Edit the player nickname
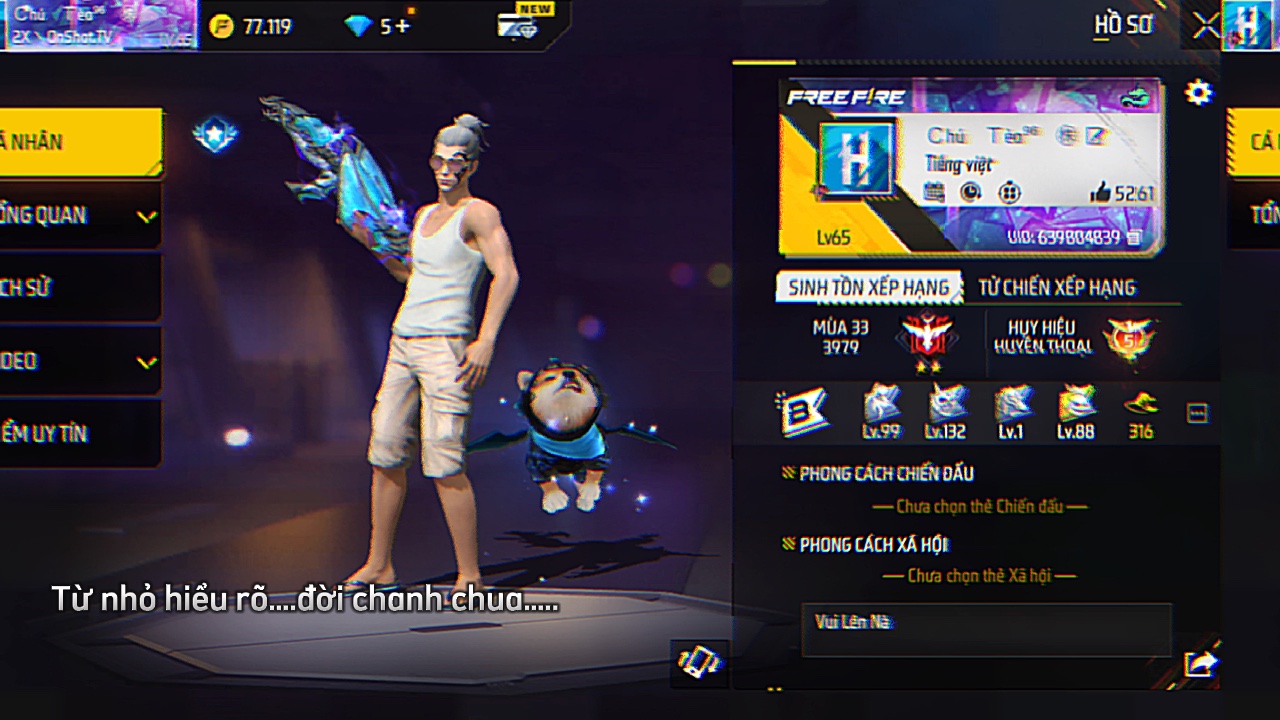Viewport: 1280px width, 720px height. [1097, 136]
